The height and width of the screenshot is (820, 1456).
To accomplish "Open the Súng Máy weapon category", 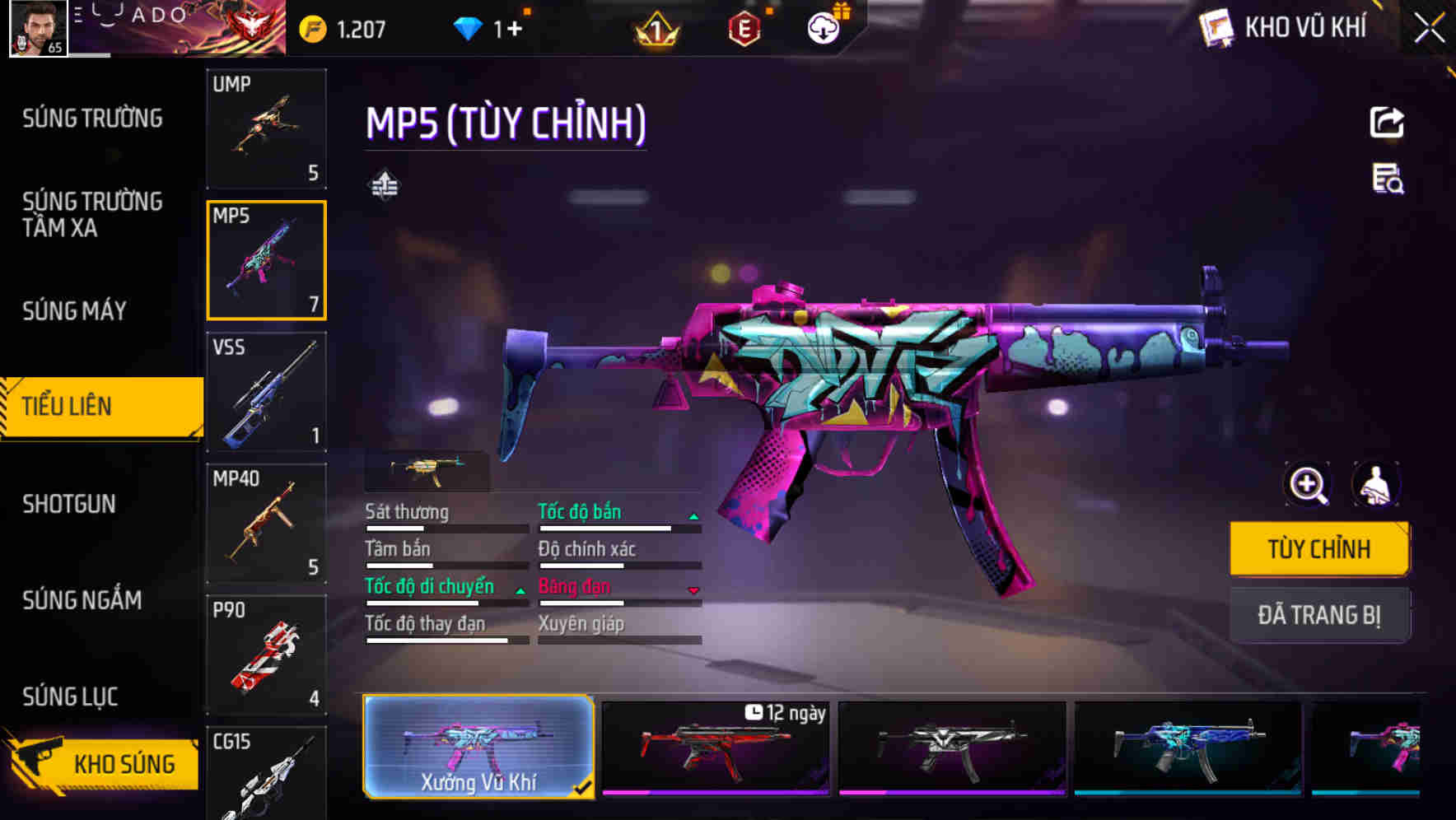I will (74, 311).
